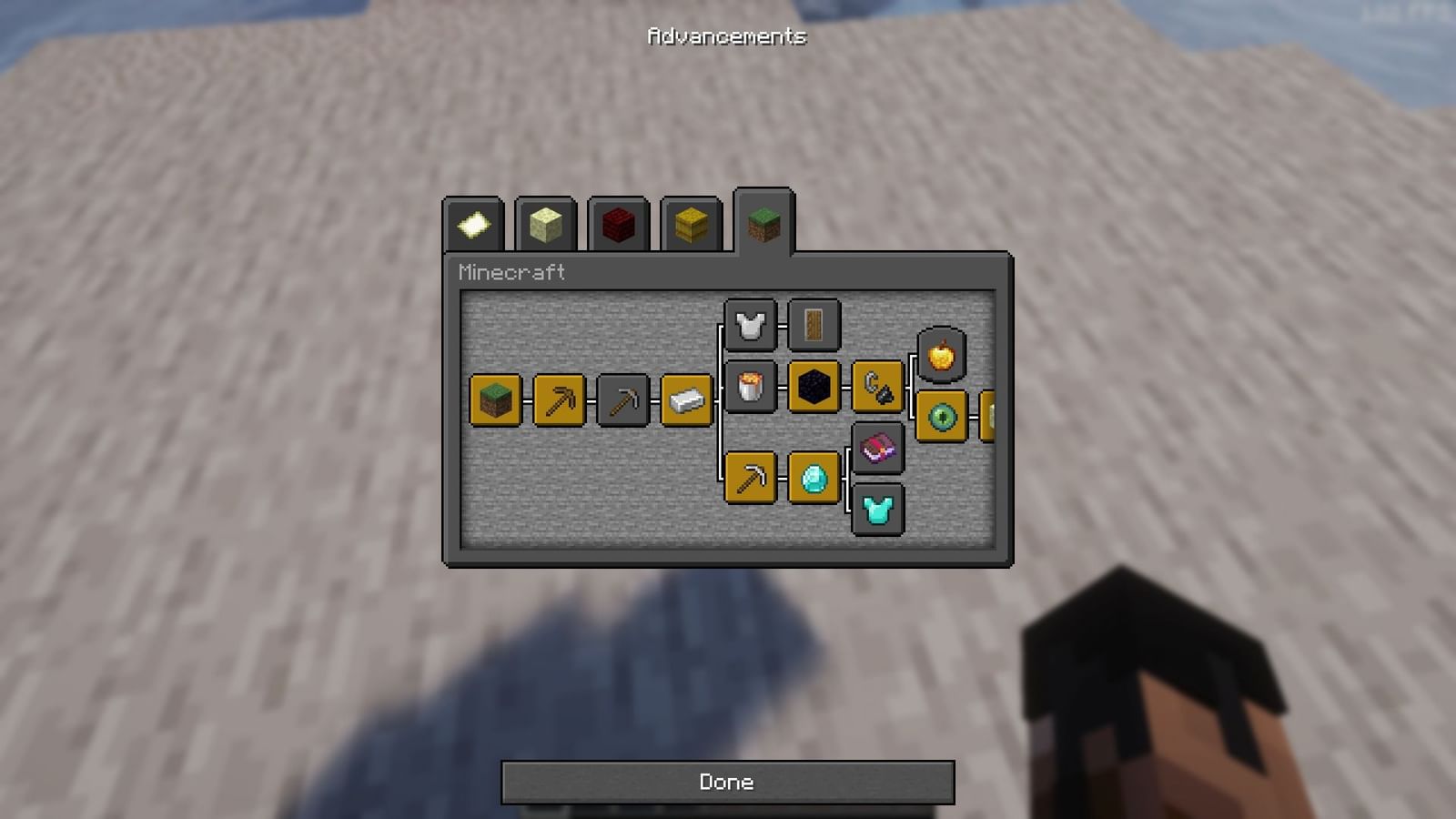This screenshot has height=819, width=1456.
Task: Select the grass block root advancement
Action: 494,400
